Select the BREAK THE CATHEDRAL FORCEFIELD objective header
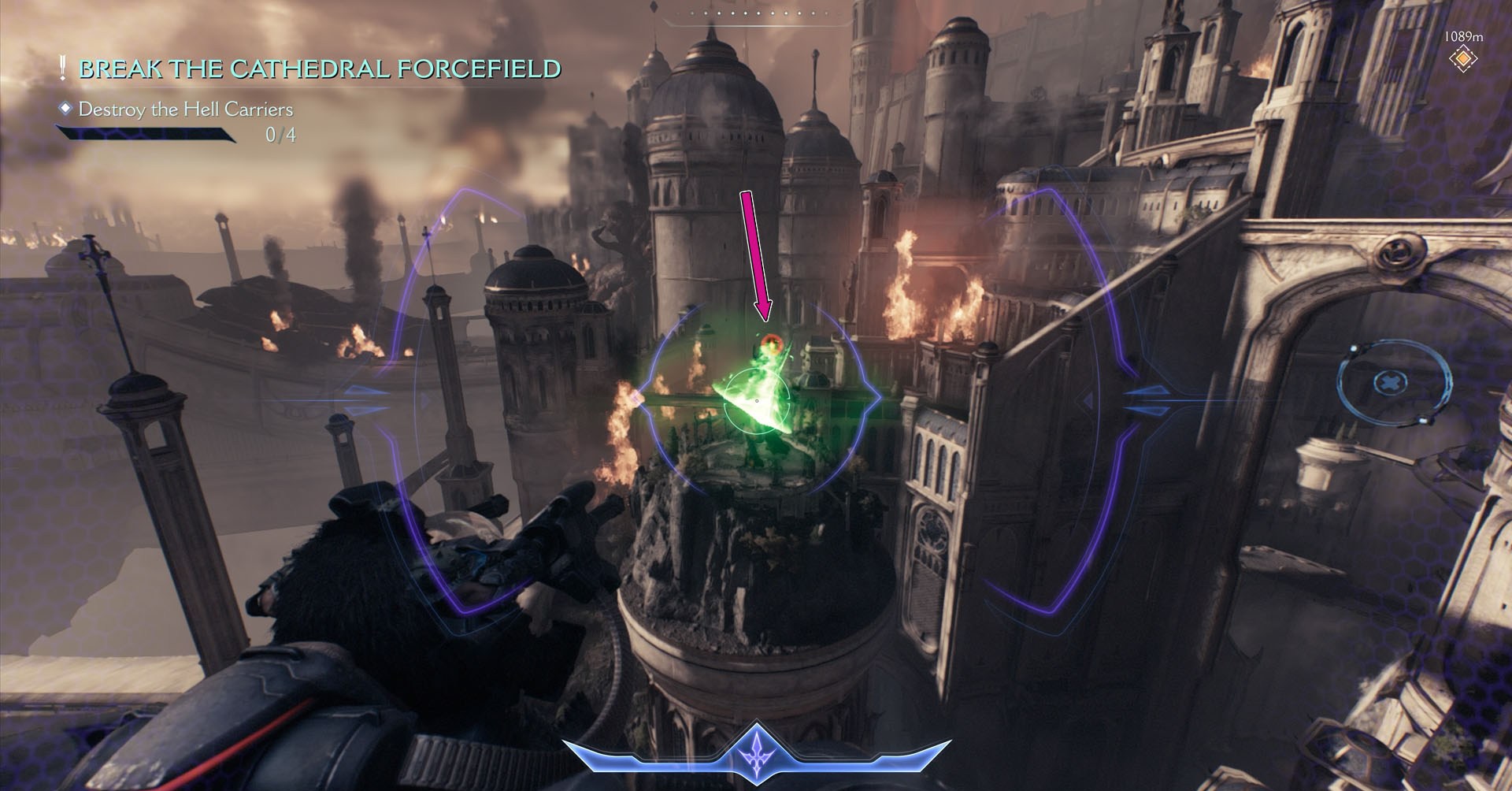The height and width of the screenshot is (791, 1512). pos(319,69)
